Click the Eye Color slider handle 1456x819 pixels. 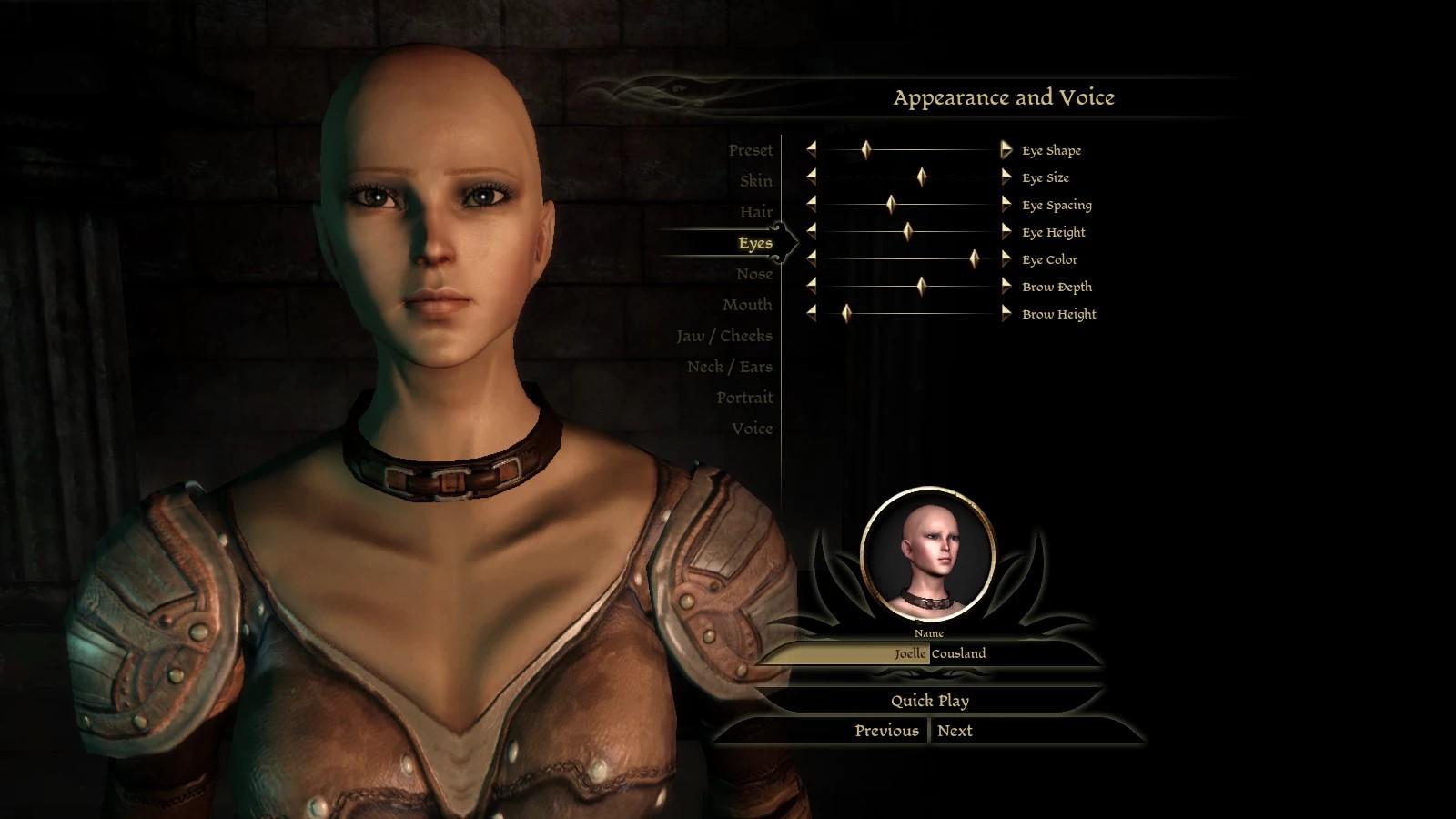pyautogui.click(x=974, y=258)
